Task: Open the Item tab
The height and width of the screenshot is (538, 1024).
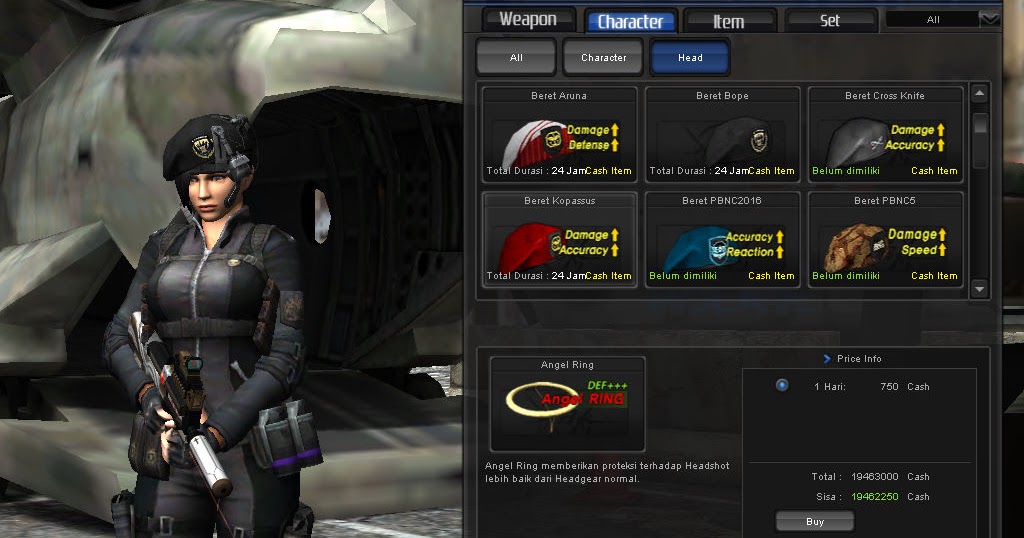Action: [x=729, y=21]
